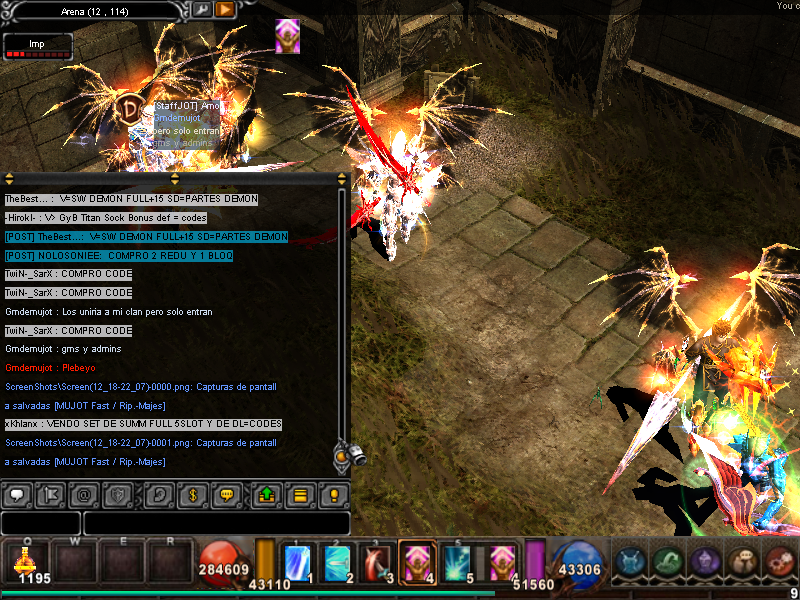Screen dimensions: 800x600
Task: Focus the wide chat message input field
Action: tap(216, 523)
